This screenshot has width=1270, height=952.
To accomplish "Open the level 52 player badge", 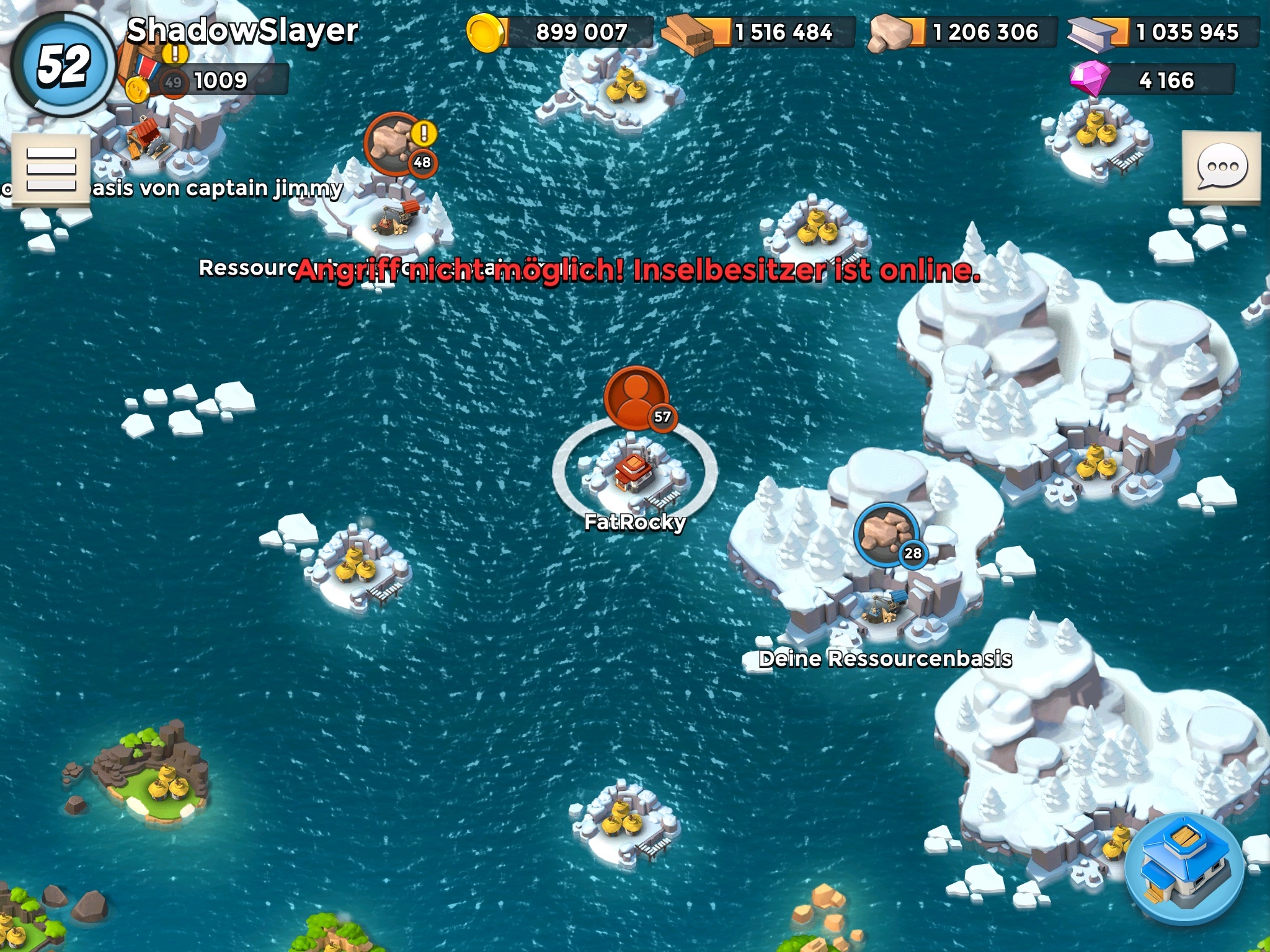I will pos(62,64).
